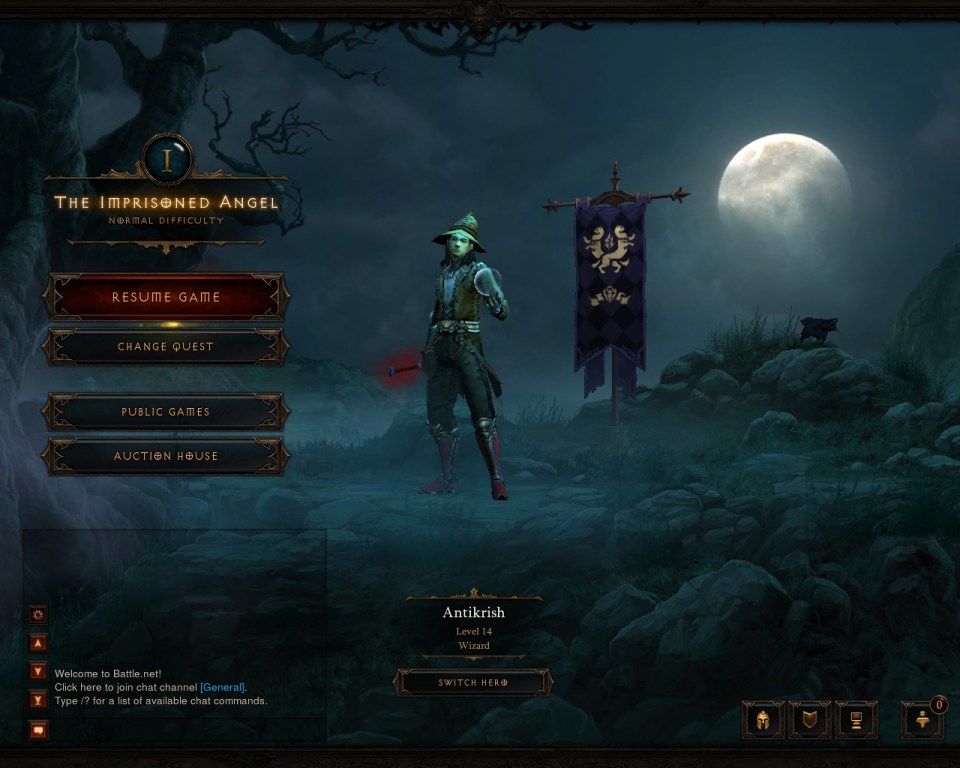Click the single down arrow chat button

point(39,671)
